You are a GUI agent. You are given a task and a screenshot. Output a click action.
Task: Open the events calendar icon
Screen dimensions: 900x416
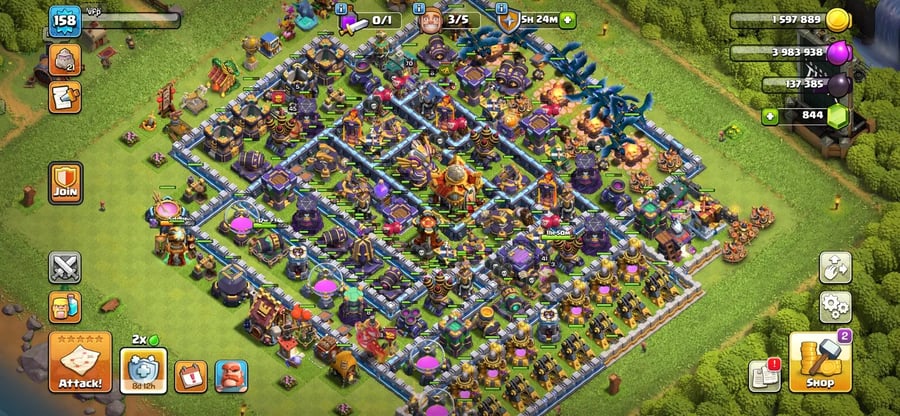click(189, 376)
